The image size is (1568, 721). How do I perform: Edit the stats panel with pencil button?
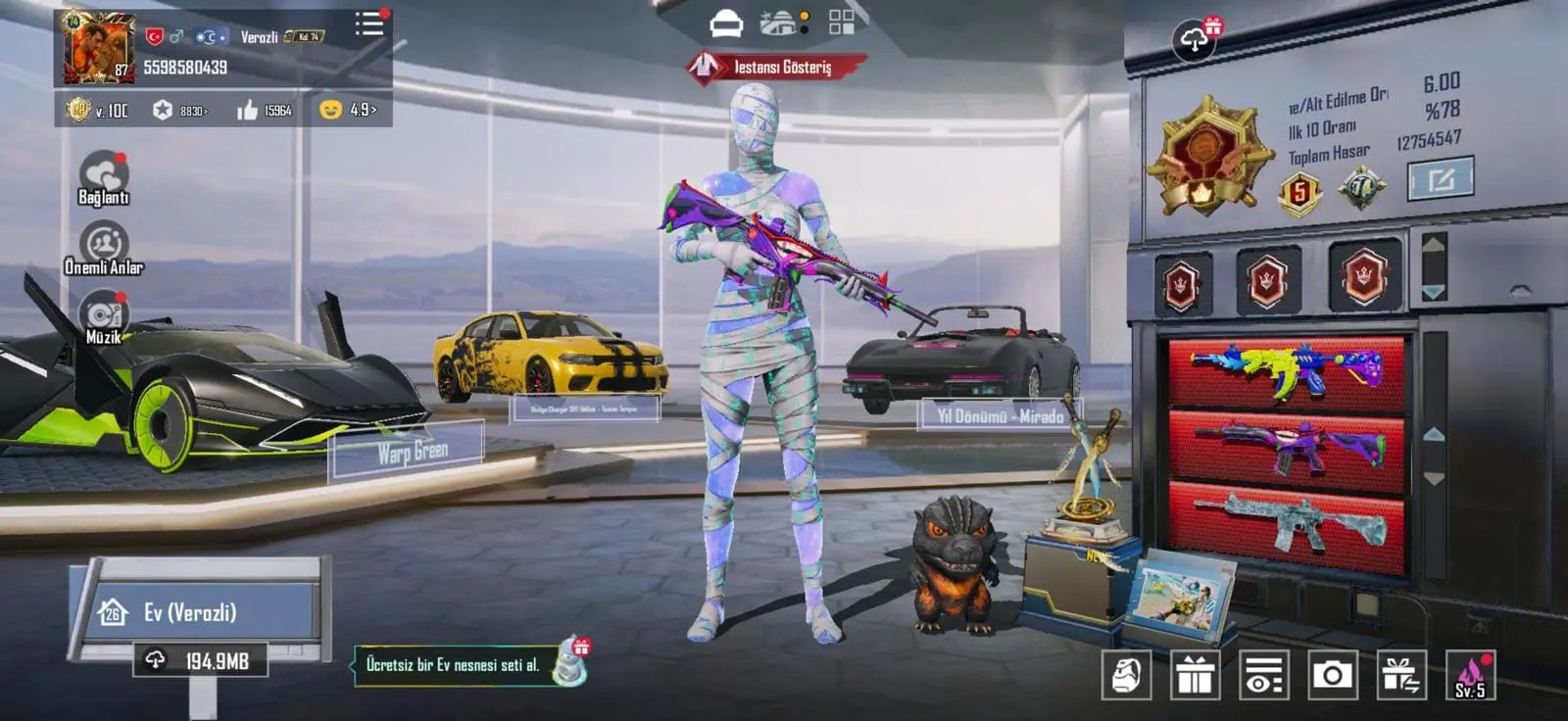point(1441,179)
